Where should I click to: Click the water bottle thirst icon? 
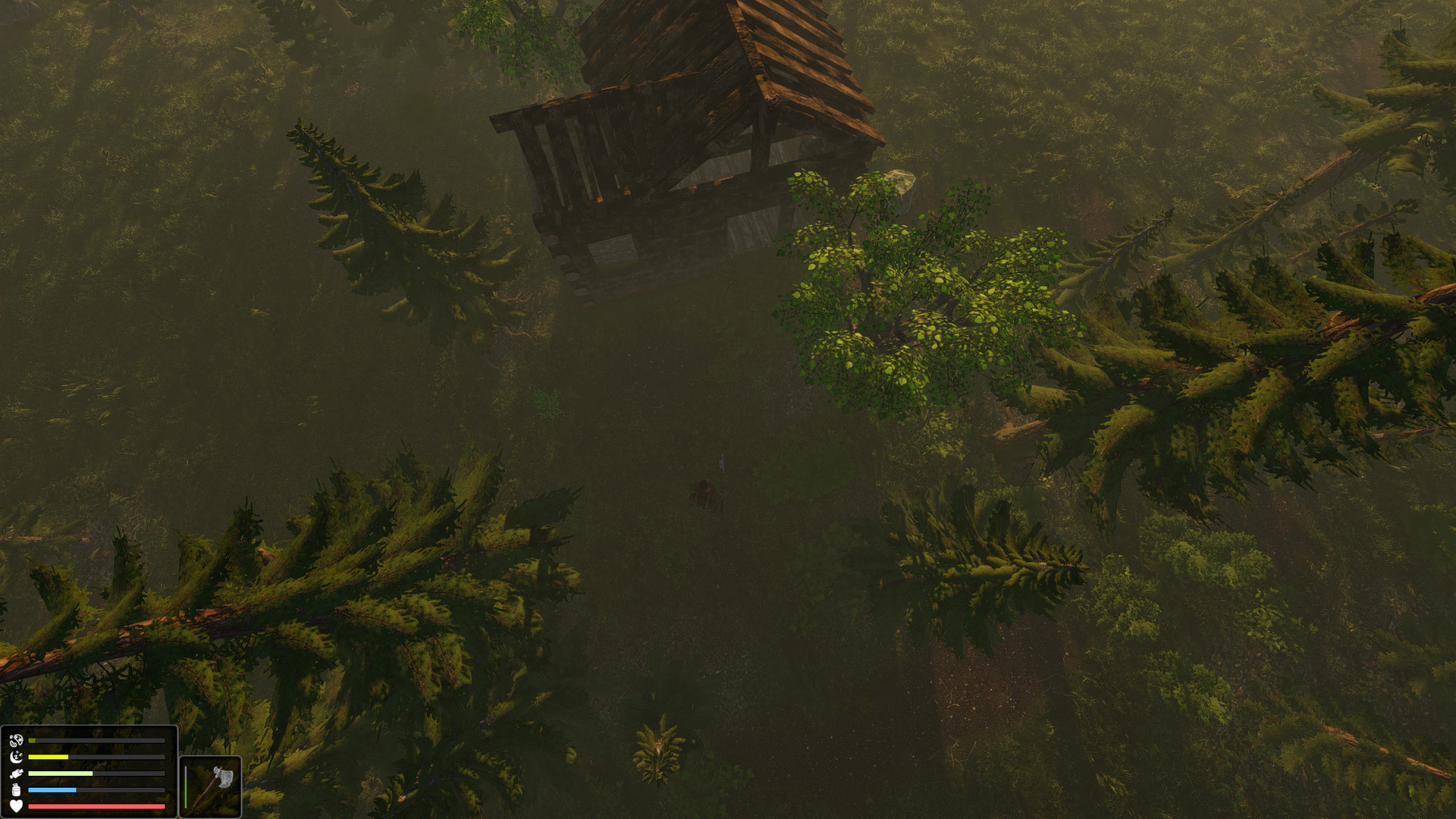pyautogui.click(x=16, y=790)
